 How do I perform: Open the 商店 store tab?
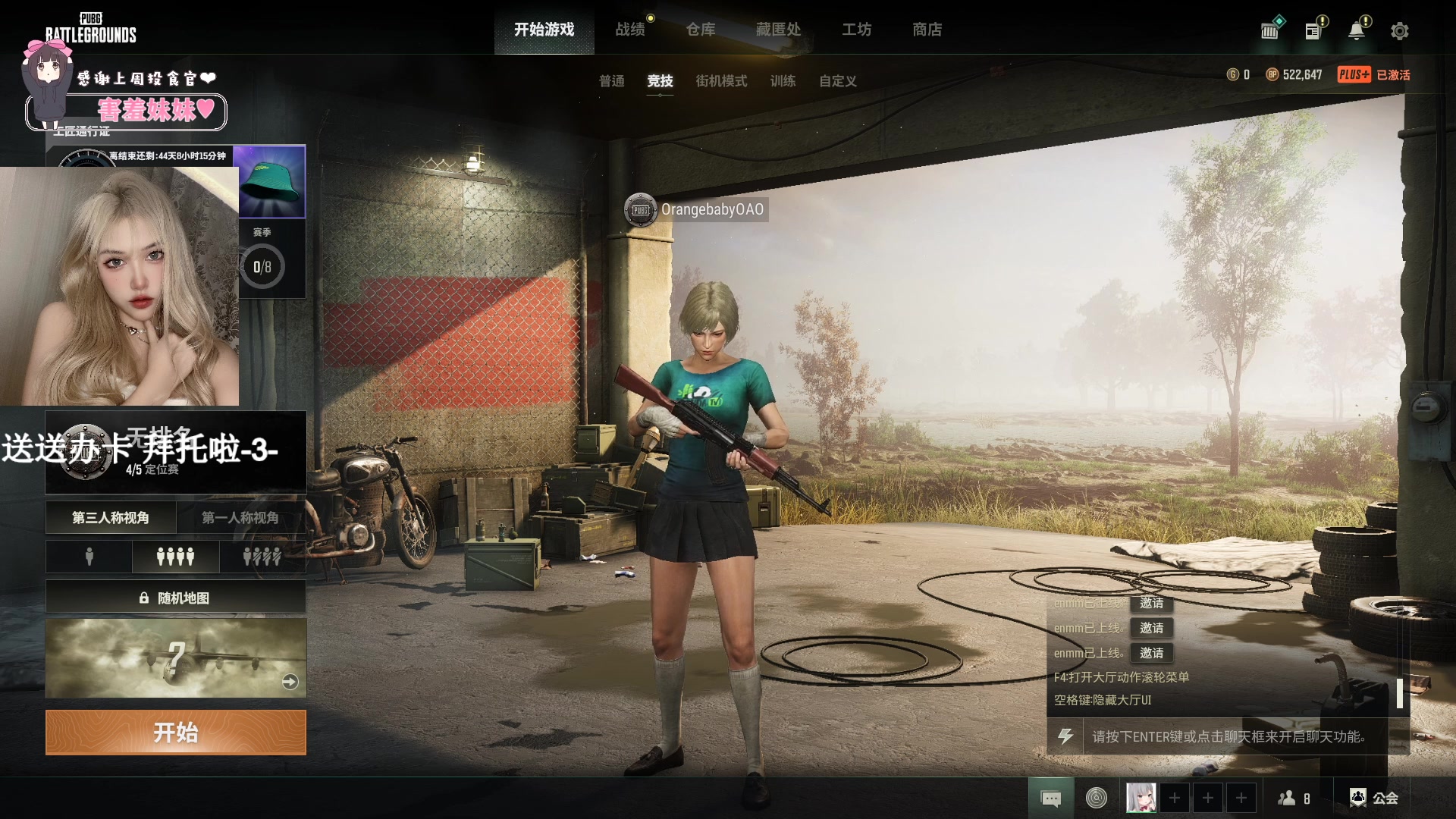pos(927,30)
